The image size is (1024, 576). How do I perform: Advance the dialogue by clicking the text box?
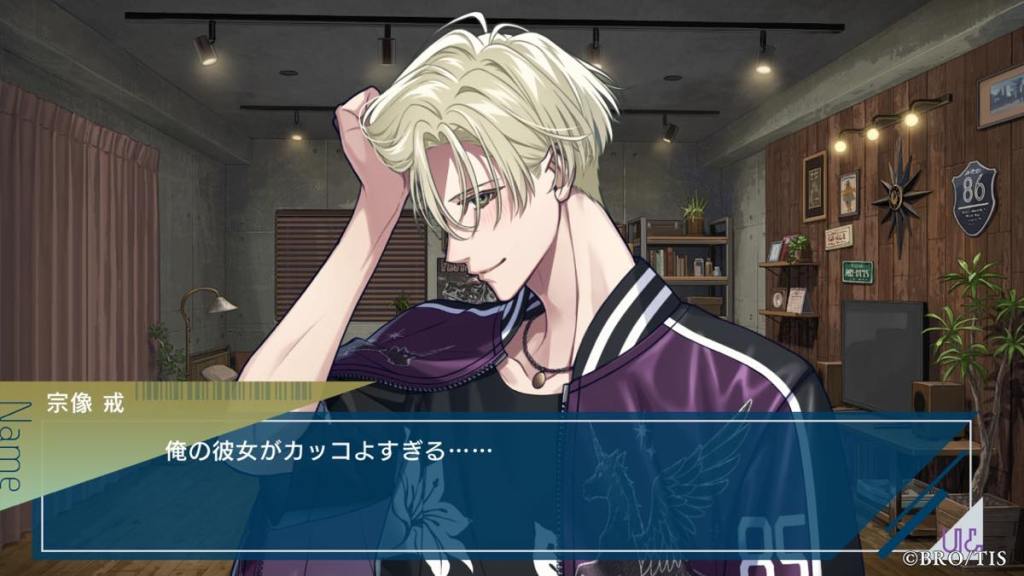pos(500,480)
